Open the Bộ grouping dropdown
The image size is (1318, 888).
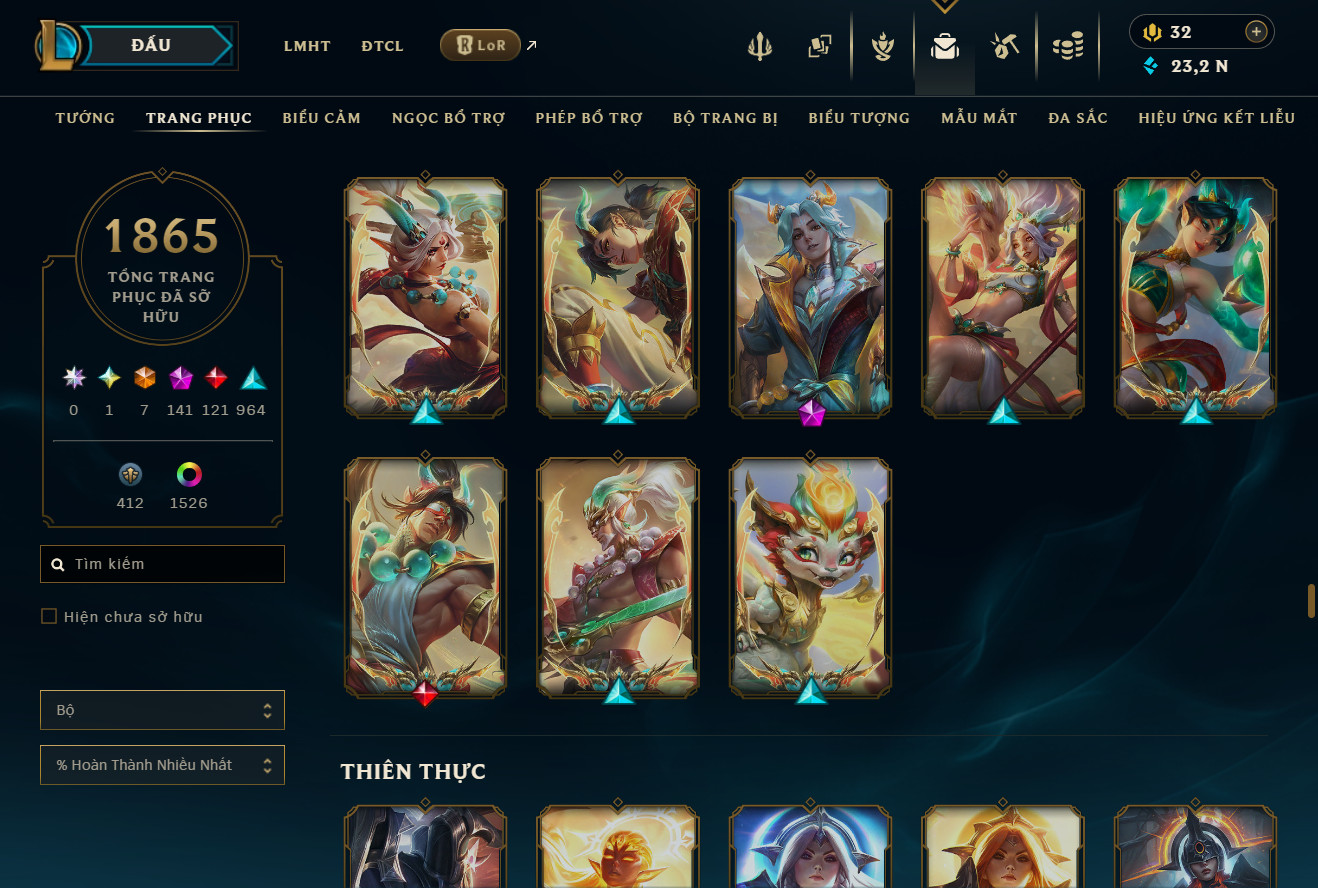point(163,710)
